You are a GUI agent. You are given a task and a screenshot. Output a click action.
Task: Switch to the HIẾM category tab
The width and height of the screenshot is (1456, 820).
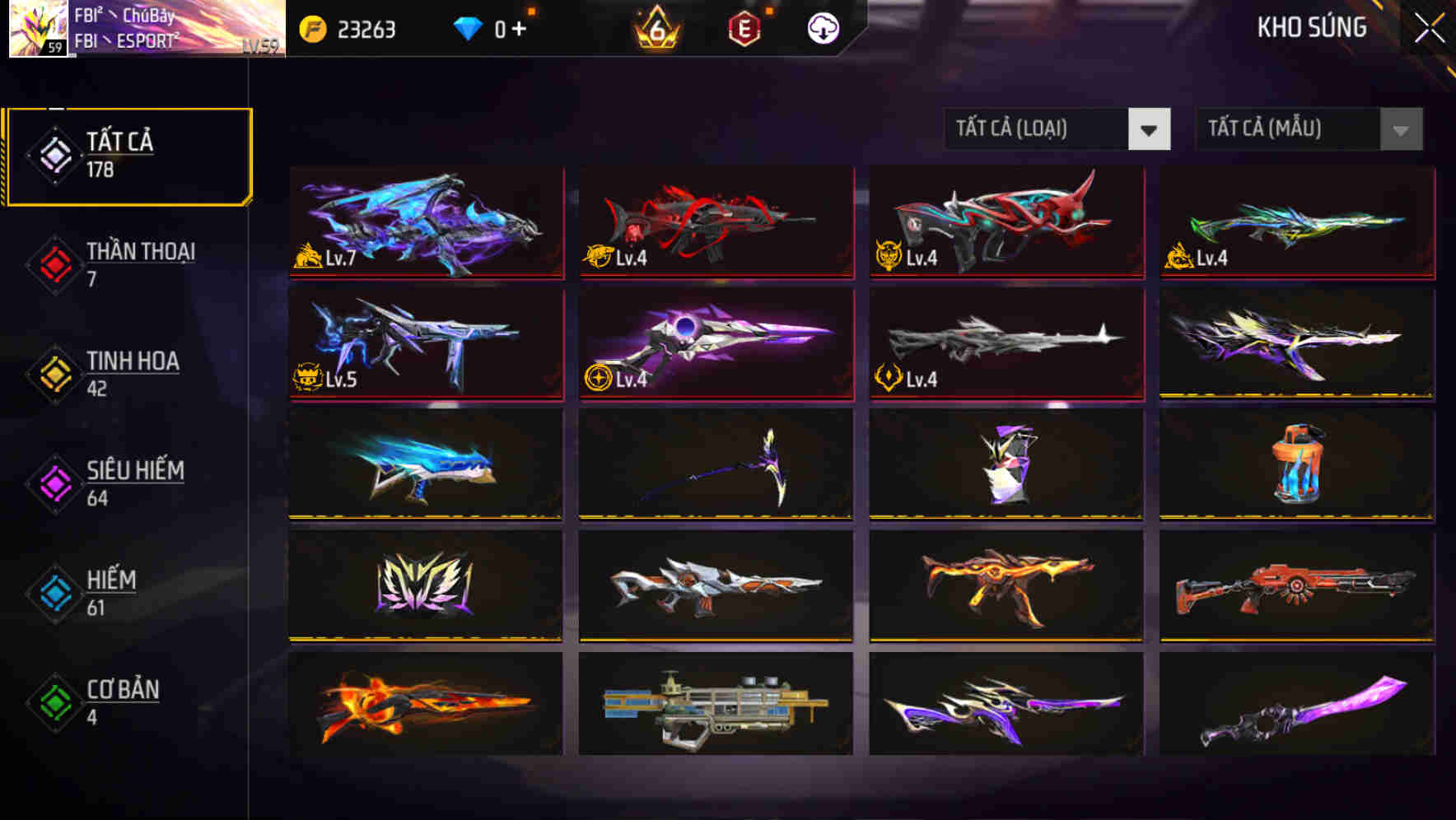click(107, 591)
